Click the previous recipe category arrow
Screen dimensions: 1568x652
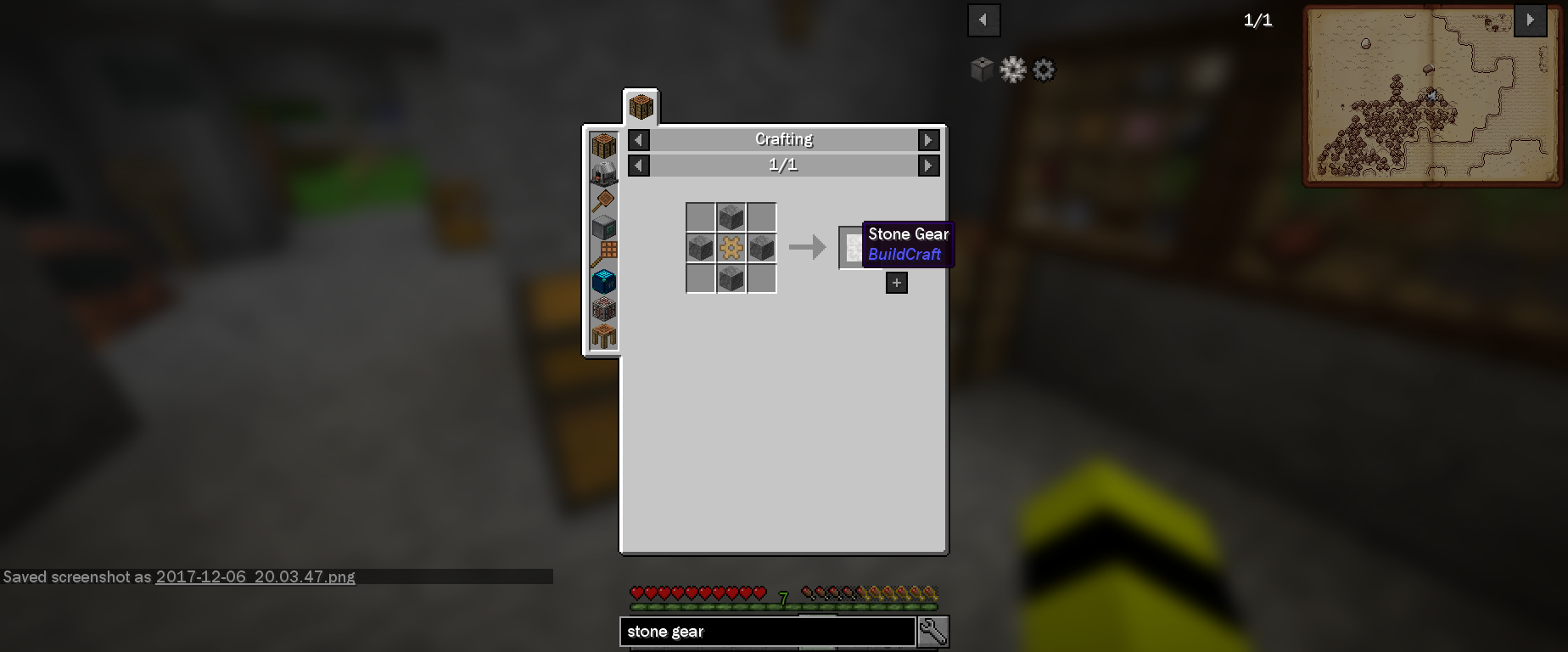pos(639,139)
